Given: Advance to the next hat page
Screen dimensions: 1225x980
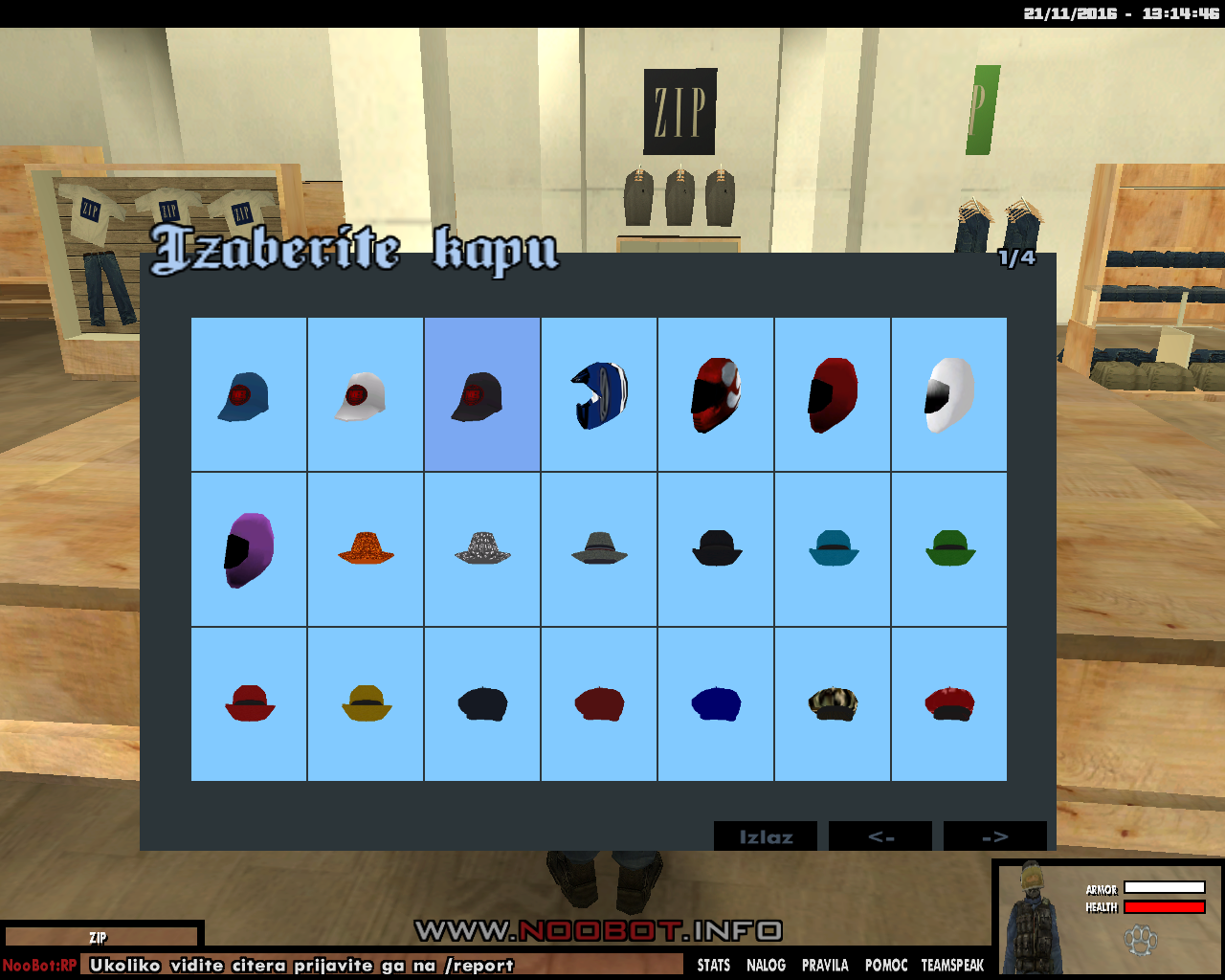Looking at the screenshot, I should click(x=995, y=836).
